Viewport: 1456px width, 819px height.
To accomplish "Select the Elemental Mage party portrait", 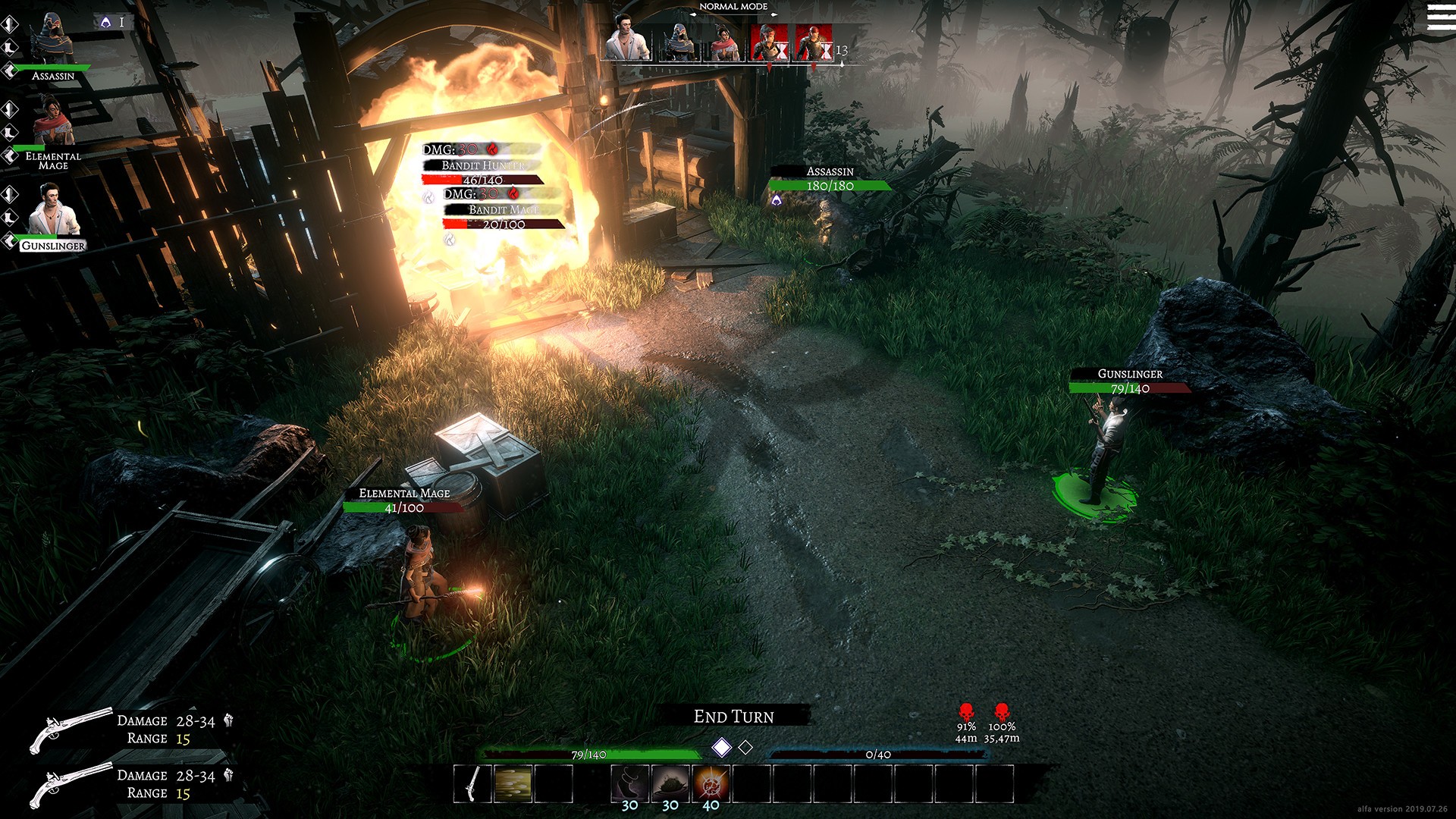I will pyautogui.click(x=52, y=123).
